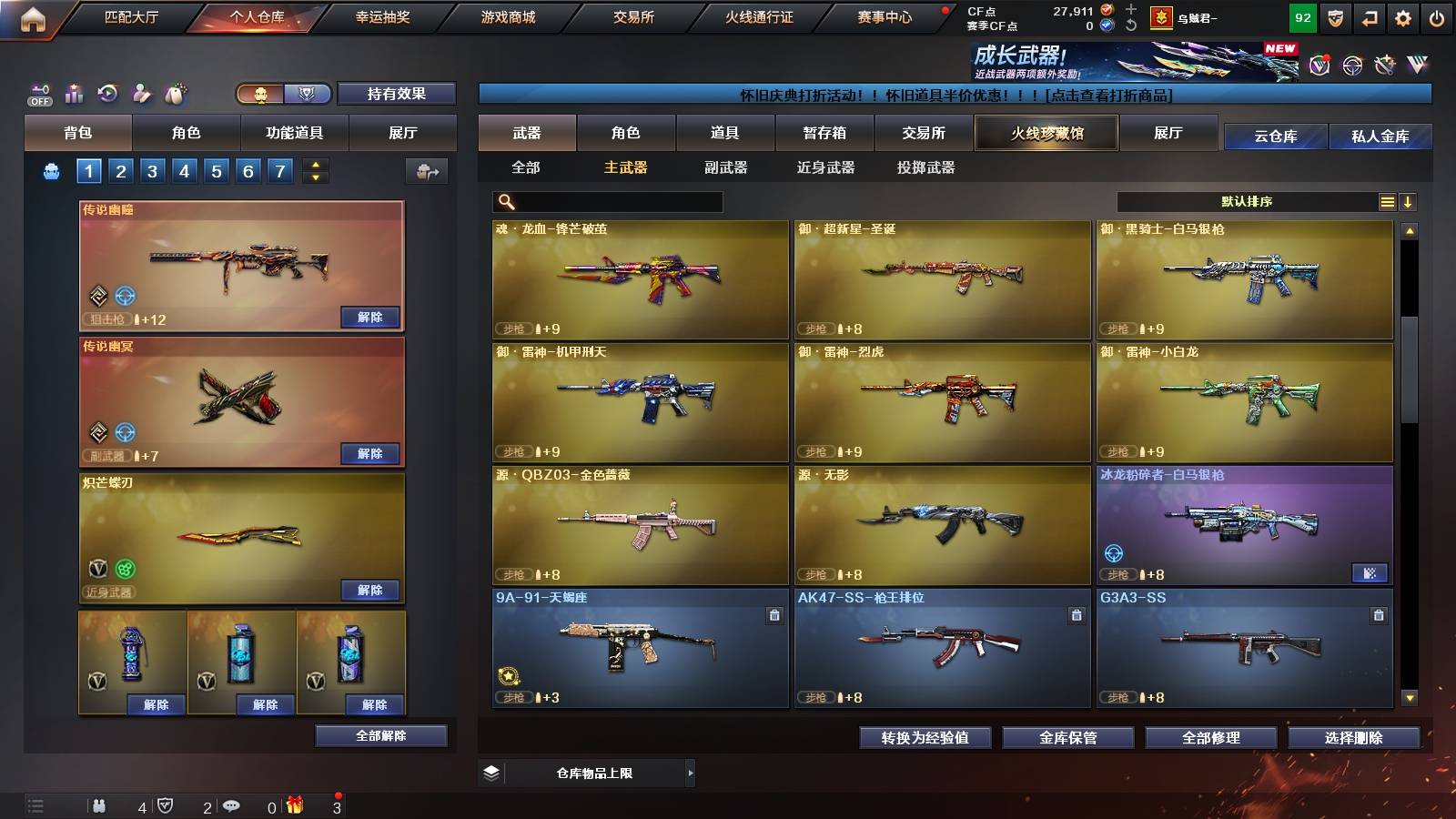Toggle the descending sort arrow icon
The width and height of the screenshot is (1456, 819).
[1409, 201]
